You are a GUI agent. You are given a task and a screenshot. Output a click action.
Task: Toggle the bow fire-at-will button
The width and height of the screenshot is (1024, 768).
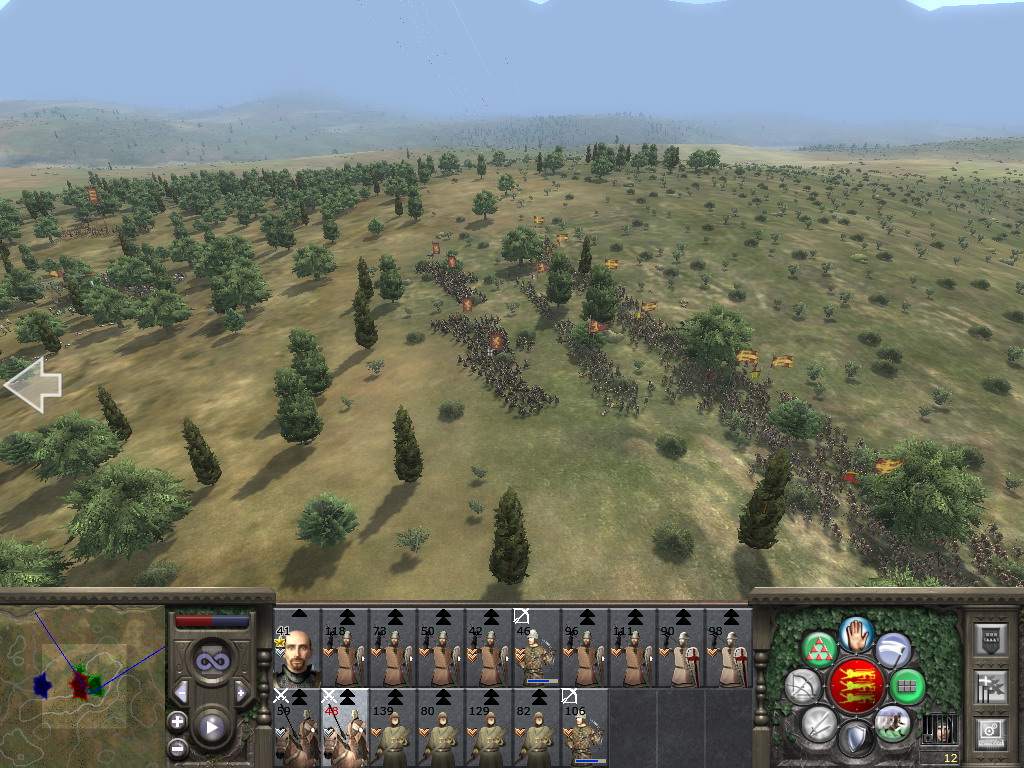(804, 686)
